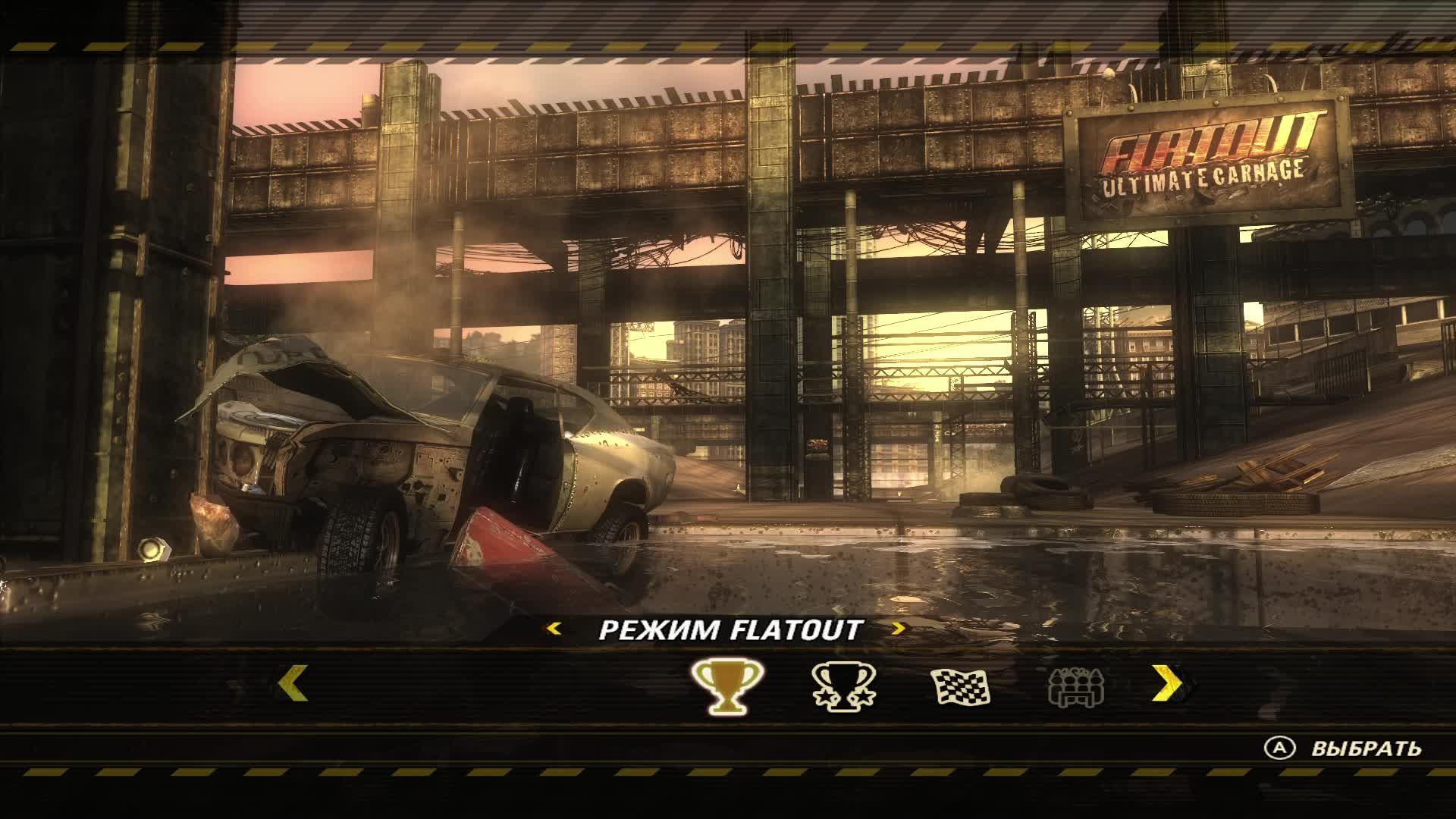Click the small left arrow next to РЕЖИМ FLATOUT
This screenshot has height=819, width=1456.
click(x=554, y=628)
